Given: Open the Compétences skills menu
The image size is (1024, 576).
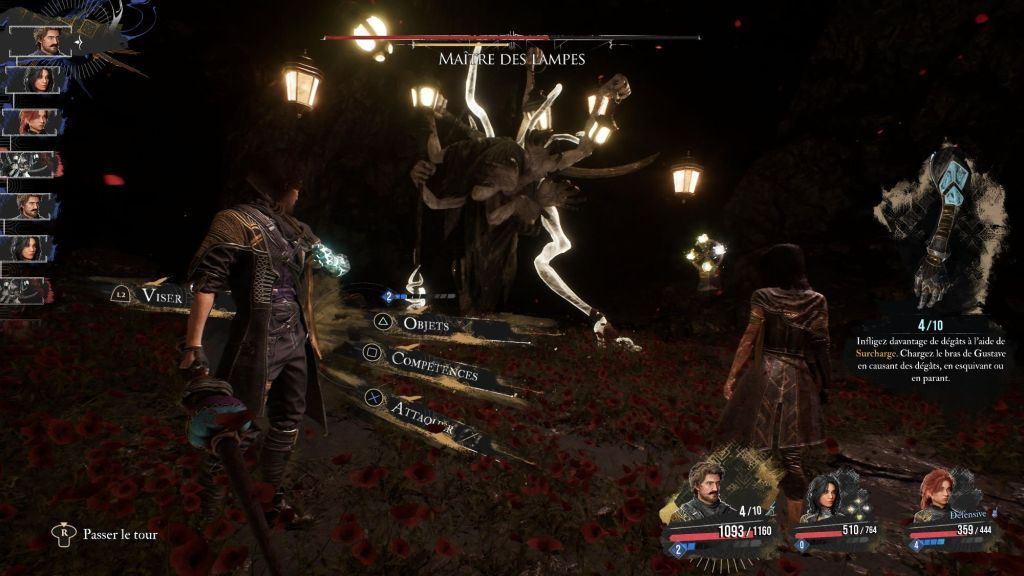Looking at the screenshot, I should [x=432, y=363].
